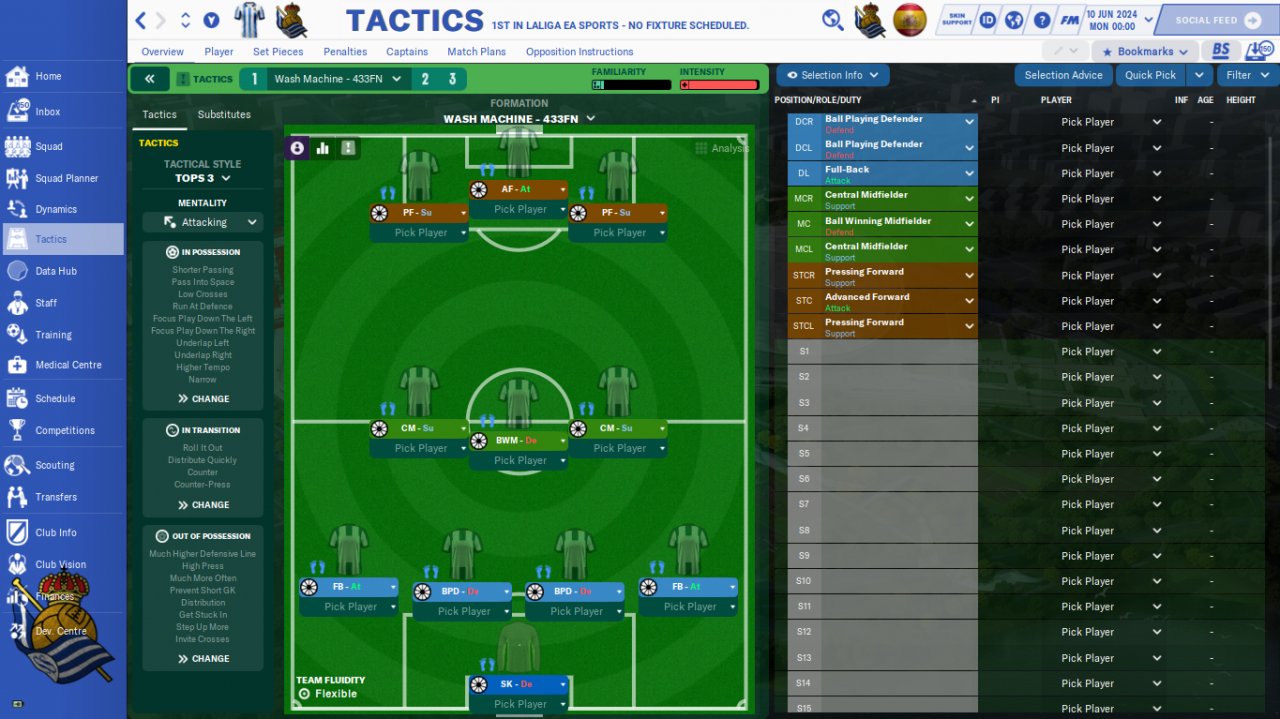Select tactic slot number 2
1280x719 pixels.
coord(425,79)
